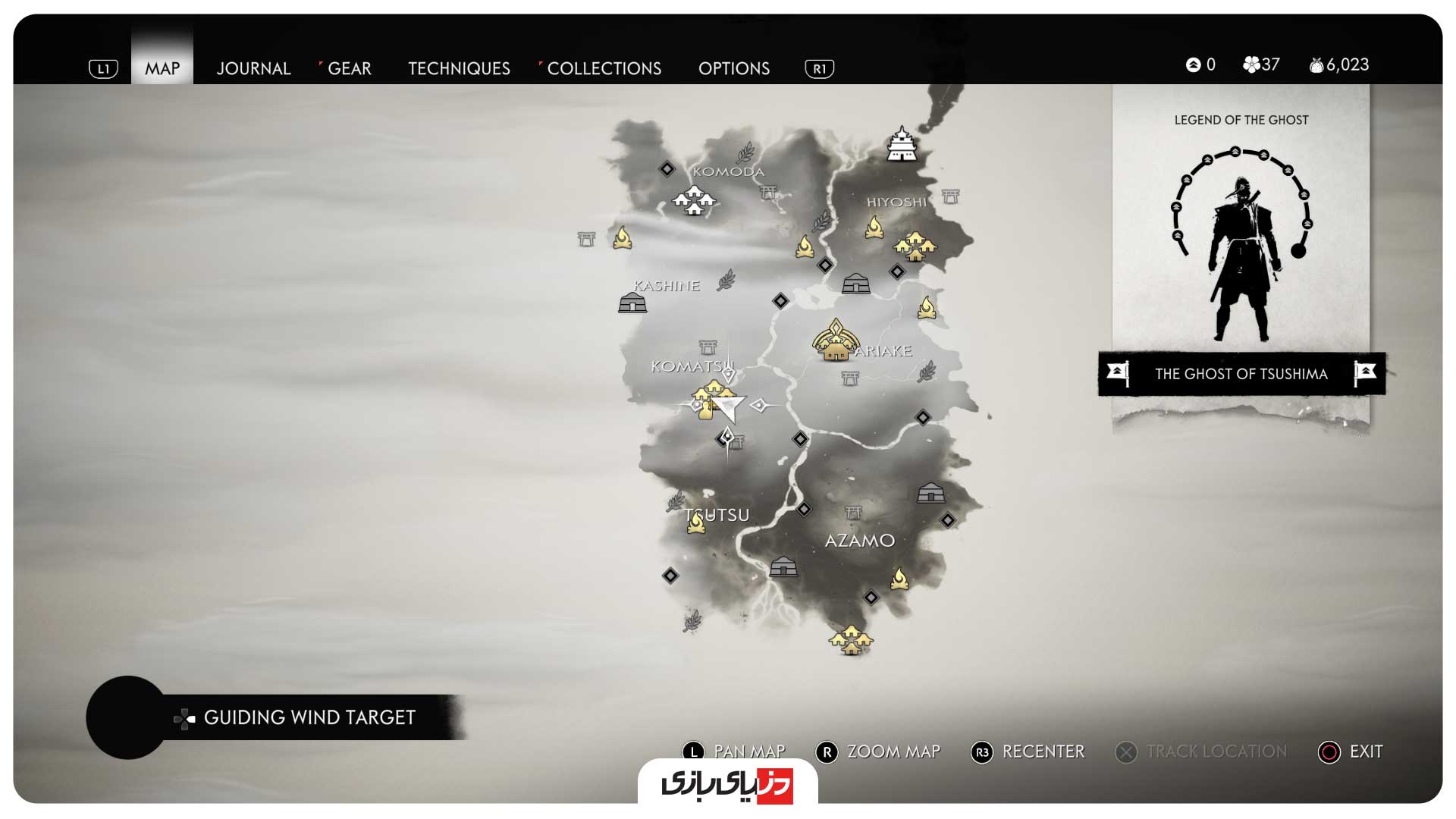Viewport: 1456px width, 819px height.
Task: Select the golden village marker at the map's southern tip
Action: (x=851, y=639)
